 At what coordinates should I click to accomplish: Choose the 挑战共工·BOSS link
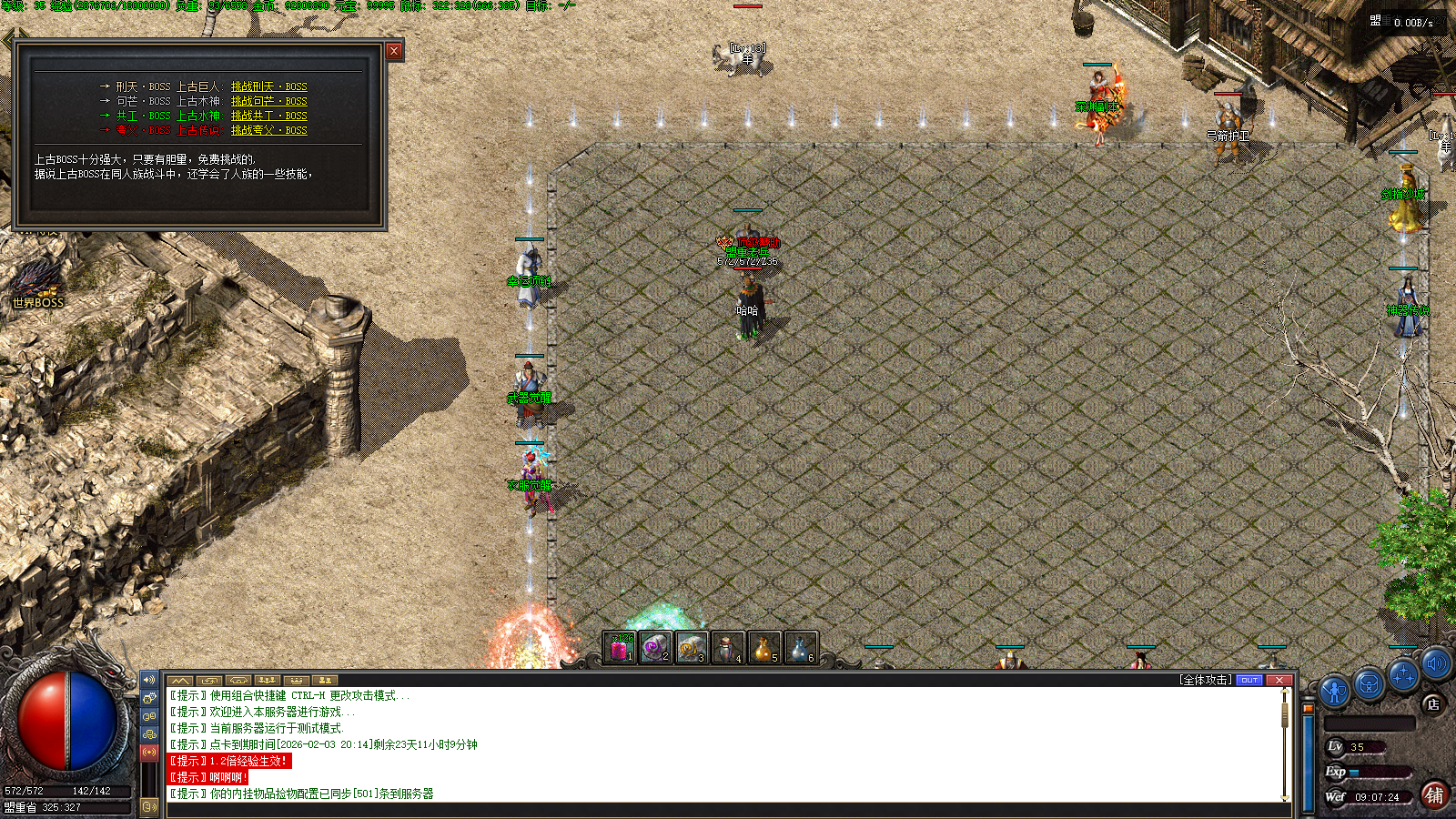click(x=268, y=116)
